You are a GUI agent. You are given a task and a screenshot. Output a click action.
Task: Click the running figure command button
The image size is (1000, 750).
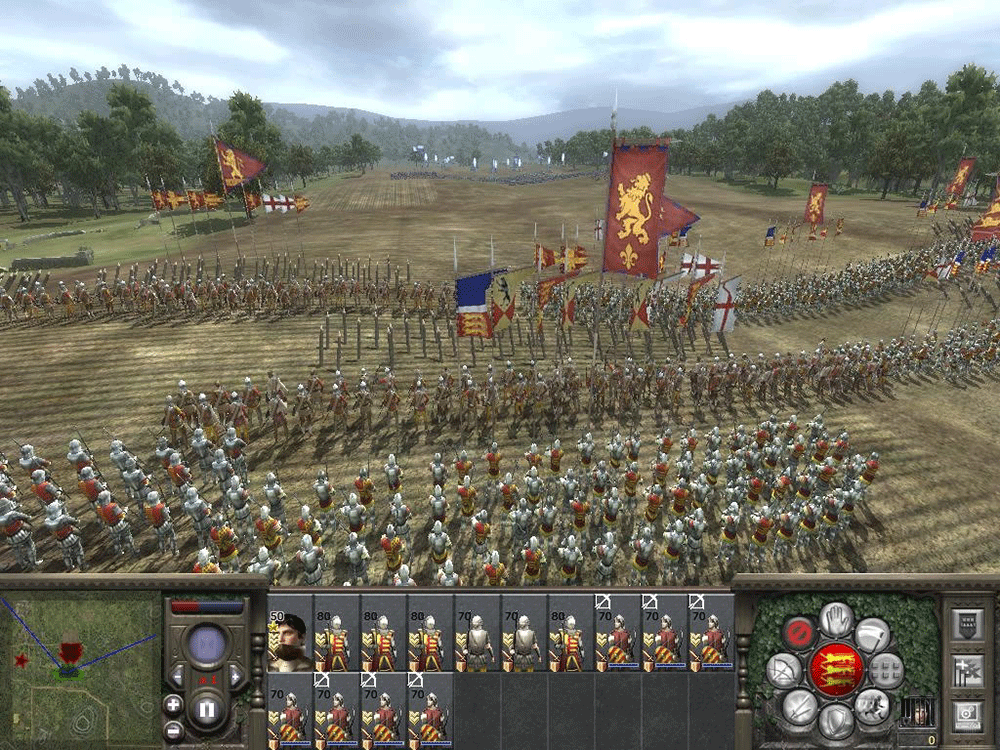873,705
